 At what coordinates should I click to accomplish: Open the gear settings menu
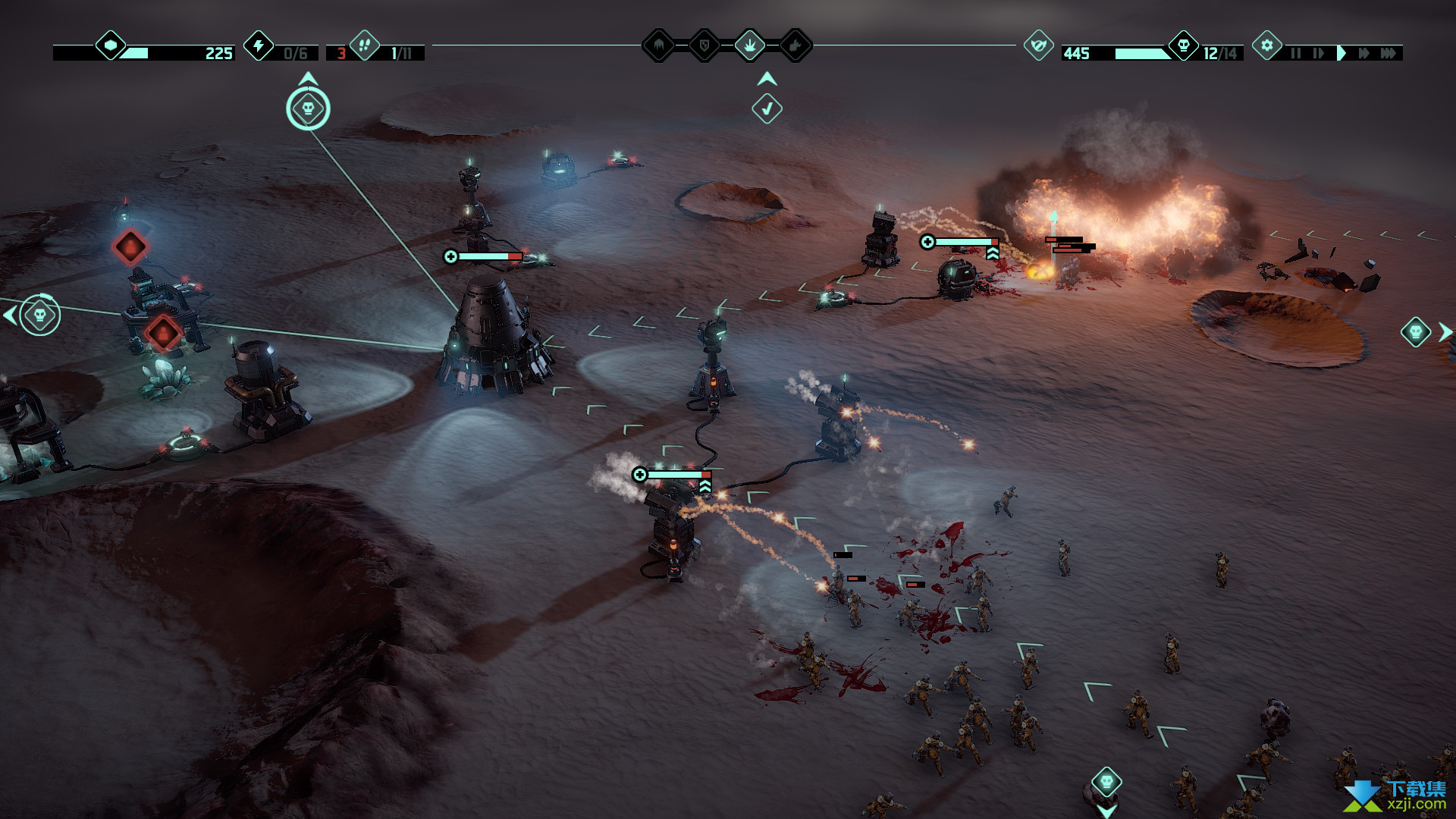[x=1266, y=45]
